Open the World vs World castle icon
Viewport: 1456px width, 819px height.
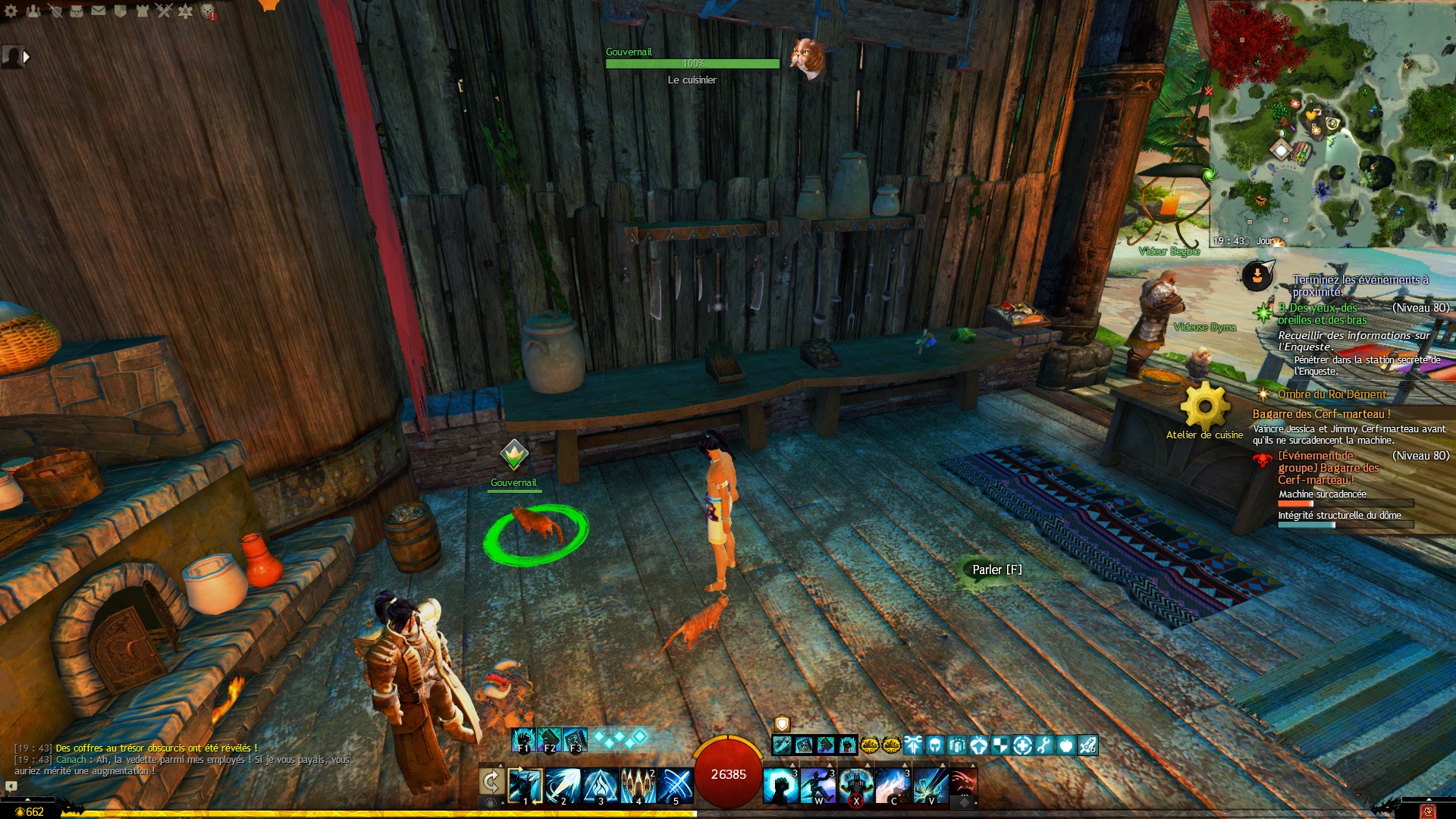[x=143, y=11]
